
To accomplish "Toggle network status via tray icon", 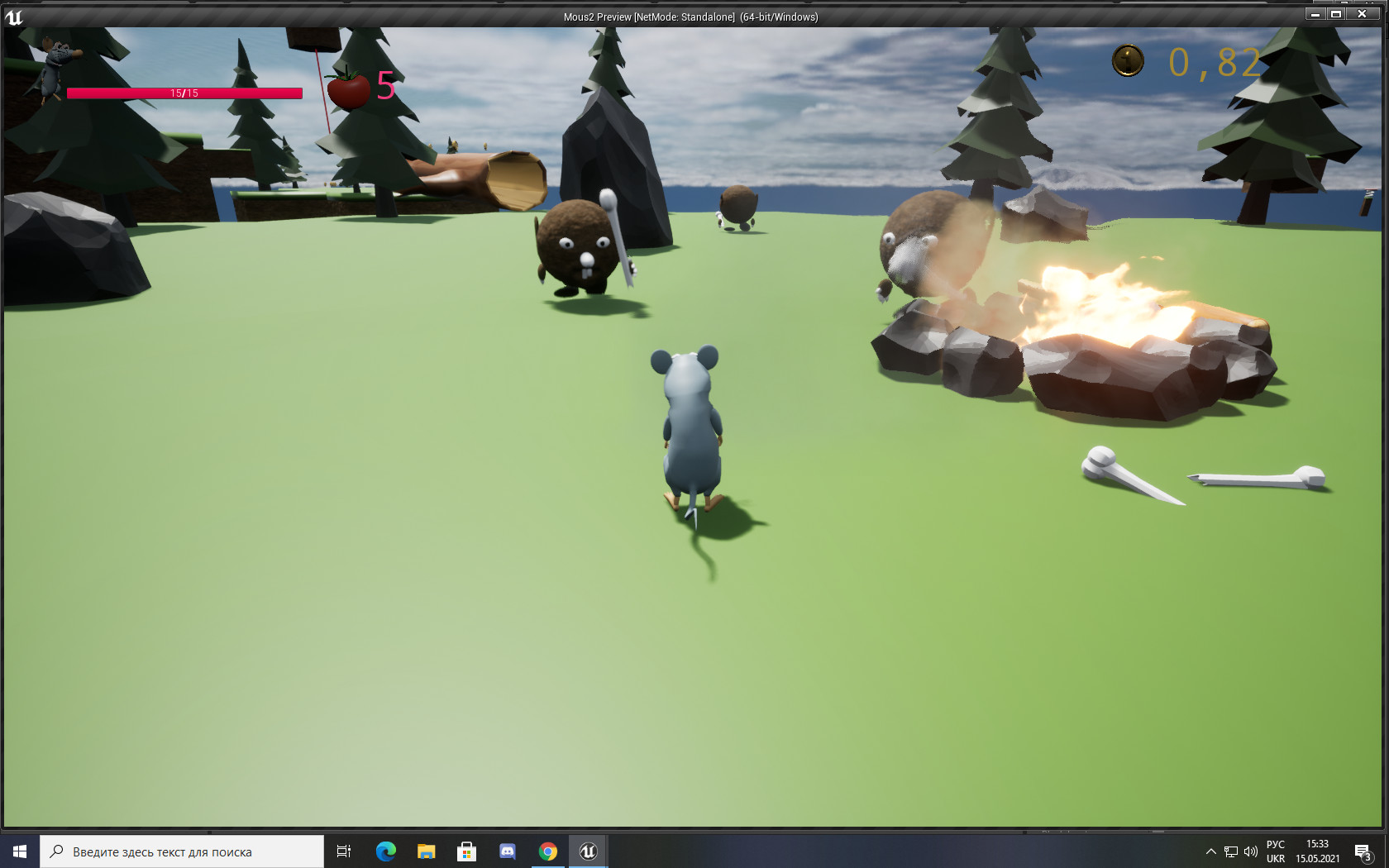I will point(1229,851).
